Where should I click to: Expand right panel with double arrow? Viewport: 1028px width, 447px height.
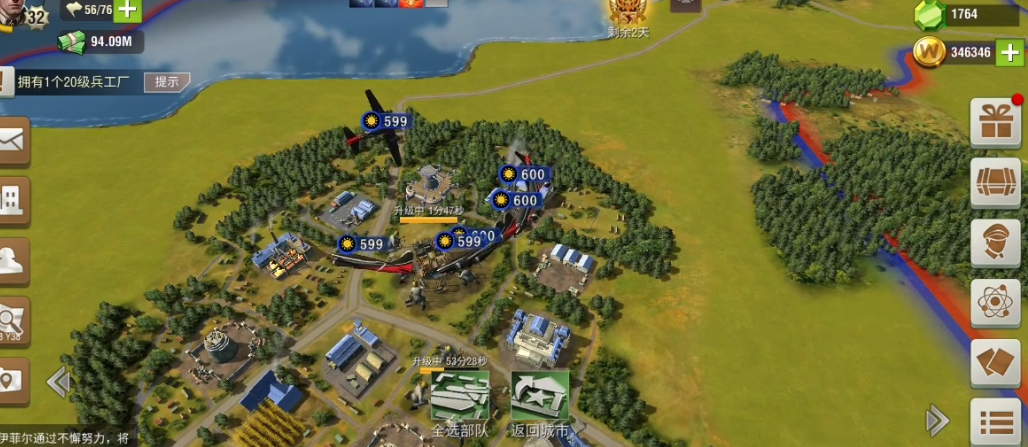[937, 418]
